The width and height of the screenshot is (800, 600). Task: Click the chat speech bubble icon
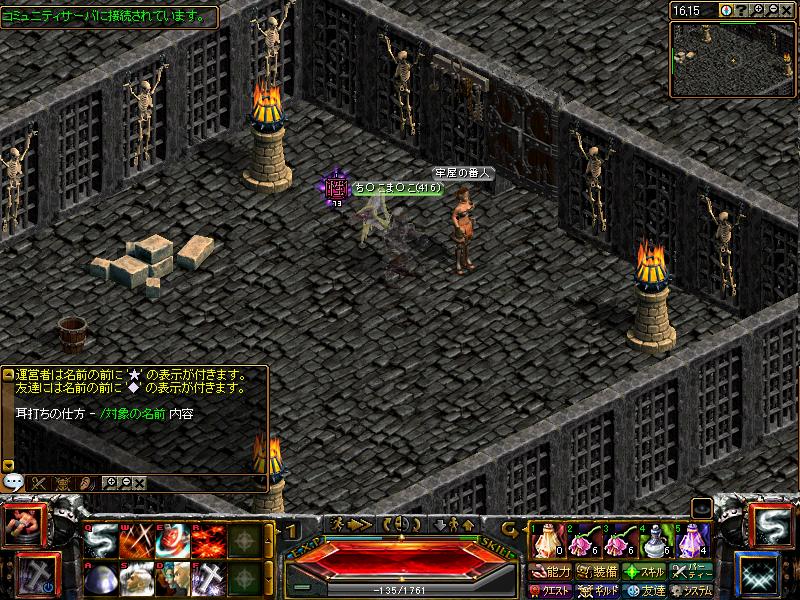tap(13, 481)
